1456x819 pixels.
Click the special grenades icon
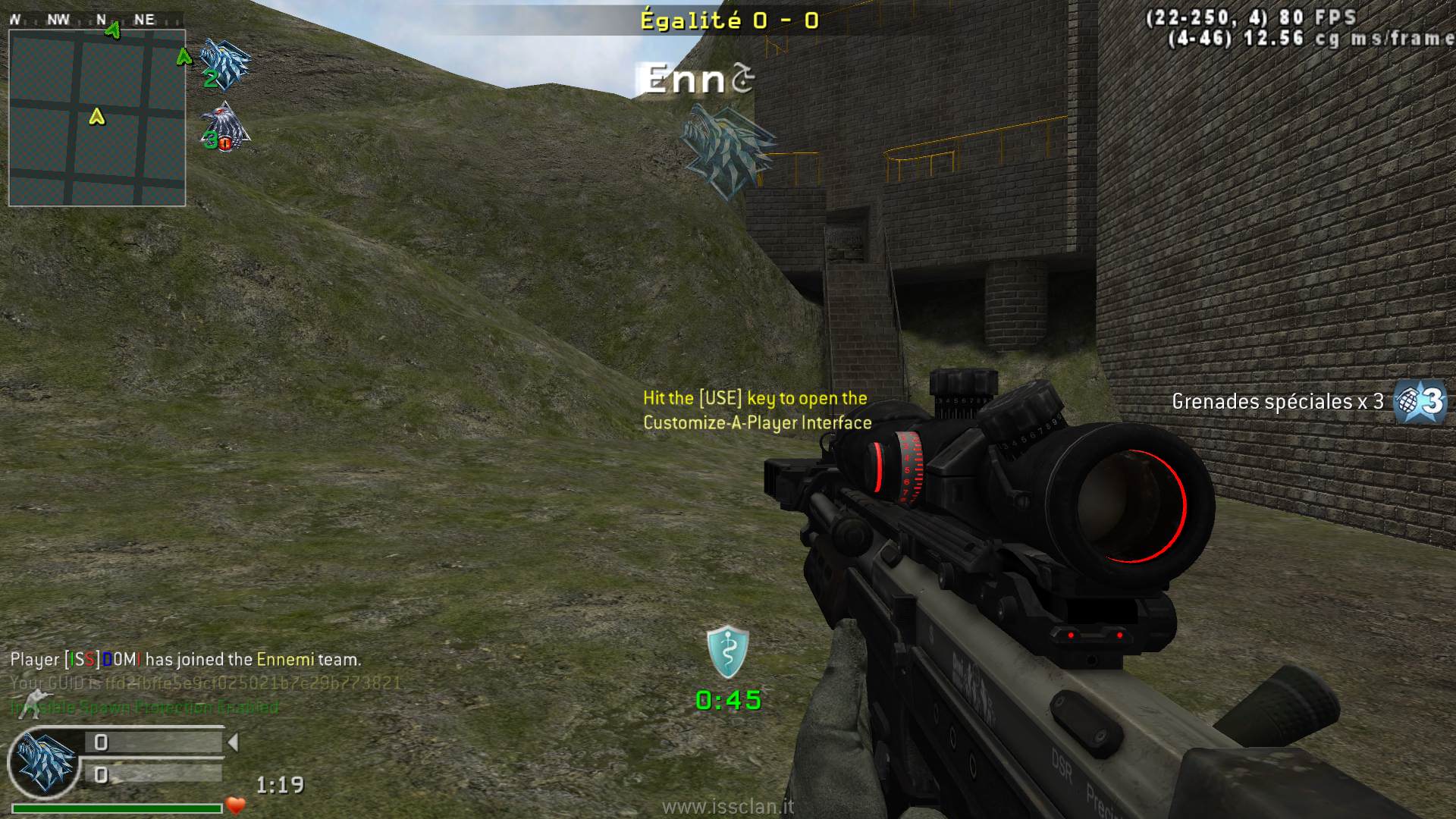point(1420,400)
